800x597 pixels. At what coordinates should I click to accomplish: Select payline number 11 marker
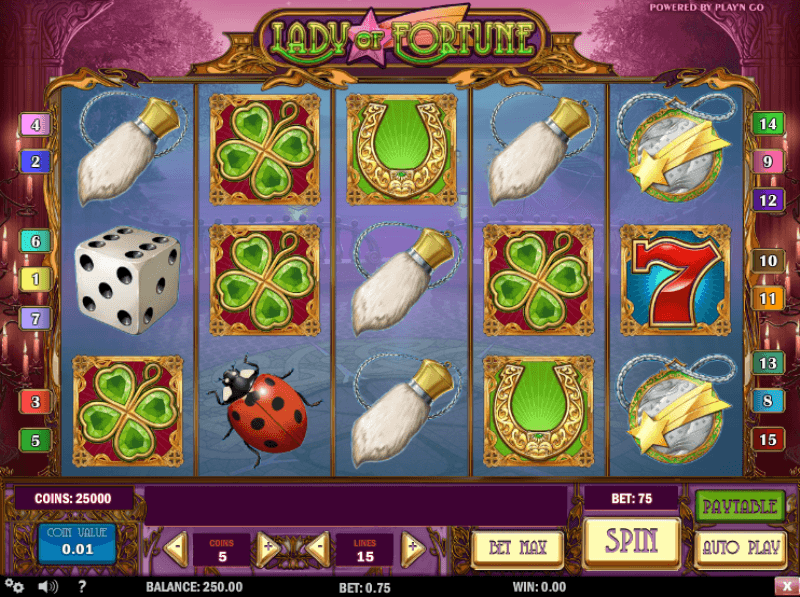point(767,298)
